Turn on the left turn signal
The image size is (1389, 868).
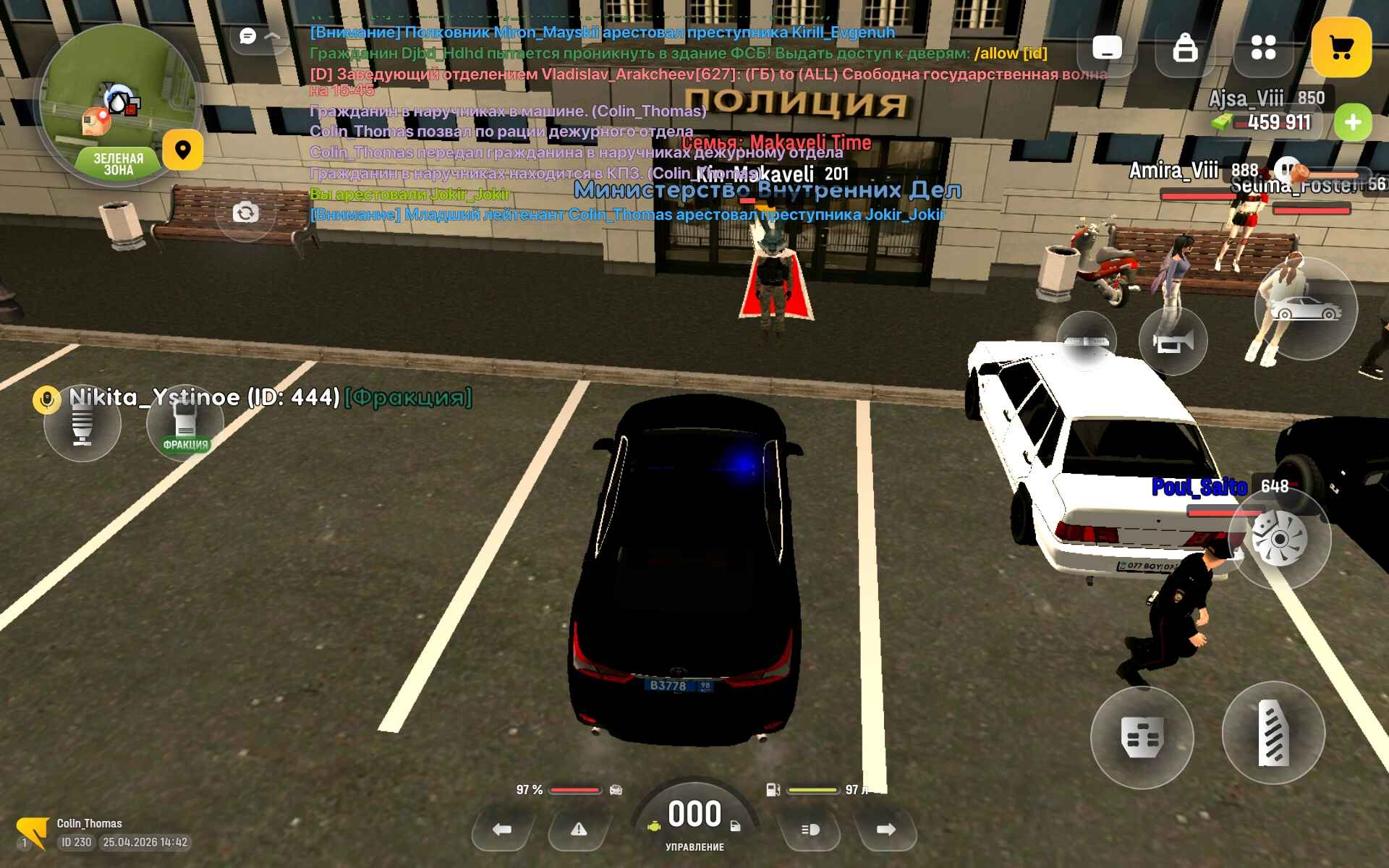[x=502, y=830]
